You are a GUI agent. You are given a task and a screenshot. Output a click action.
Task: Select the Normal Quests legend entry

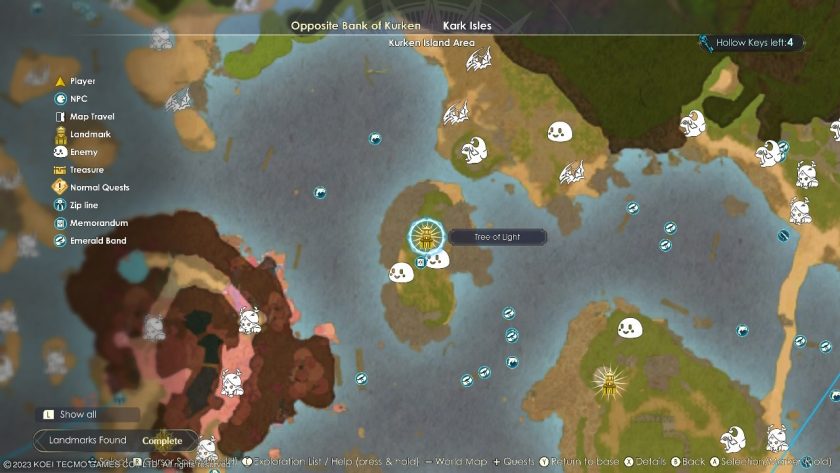[x=98, y=187]
